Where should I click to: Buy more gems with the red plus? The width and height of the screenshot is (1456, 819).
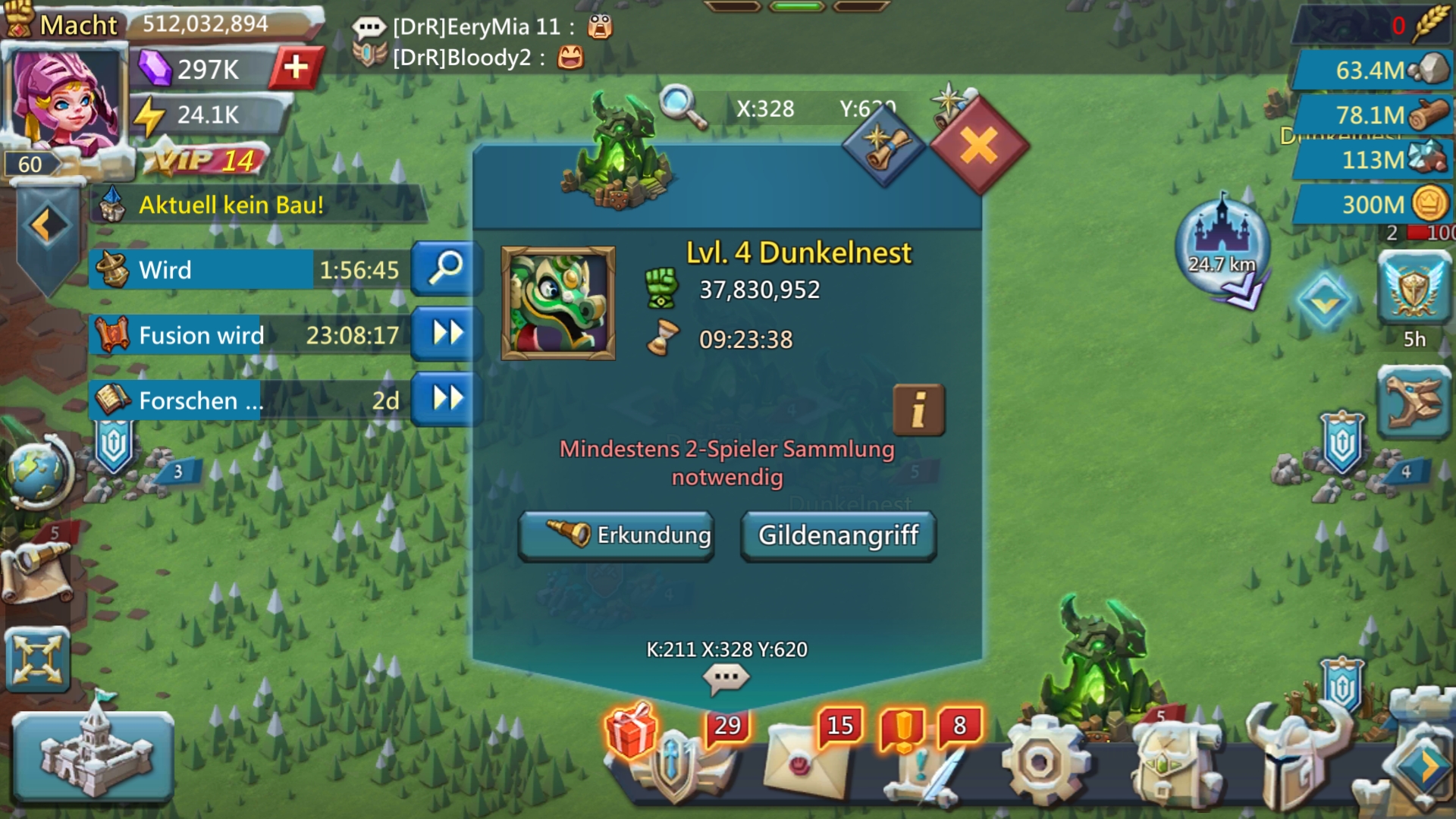pos(296,68)
